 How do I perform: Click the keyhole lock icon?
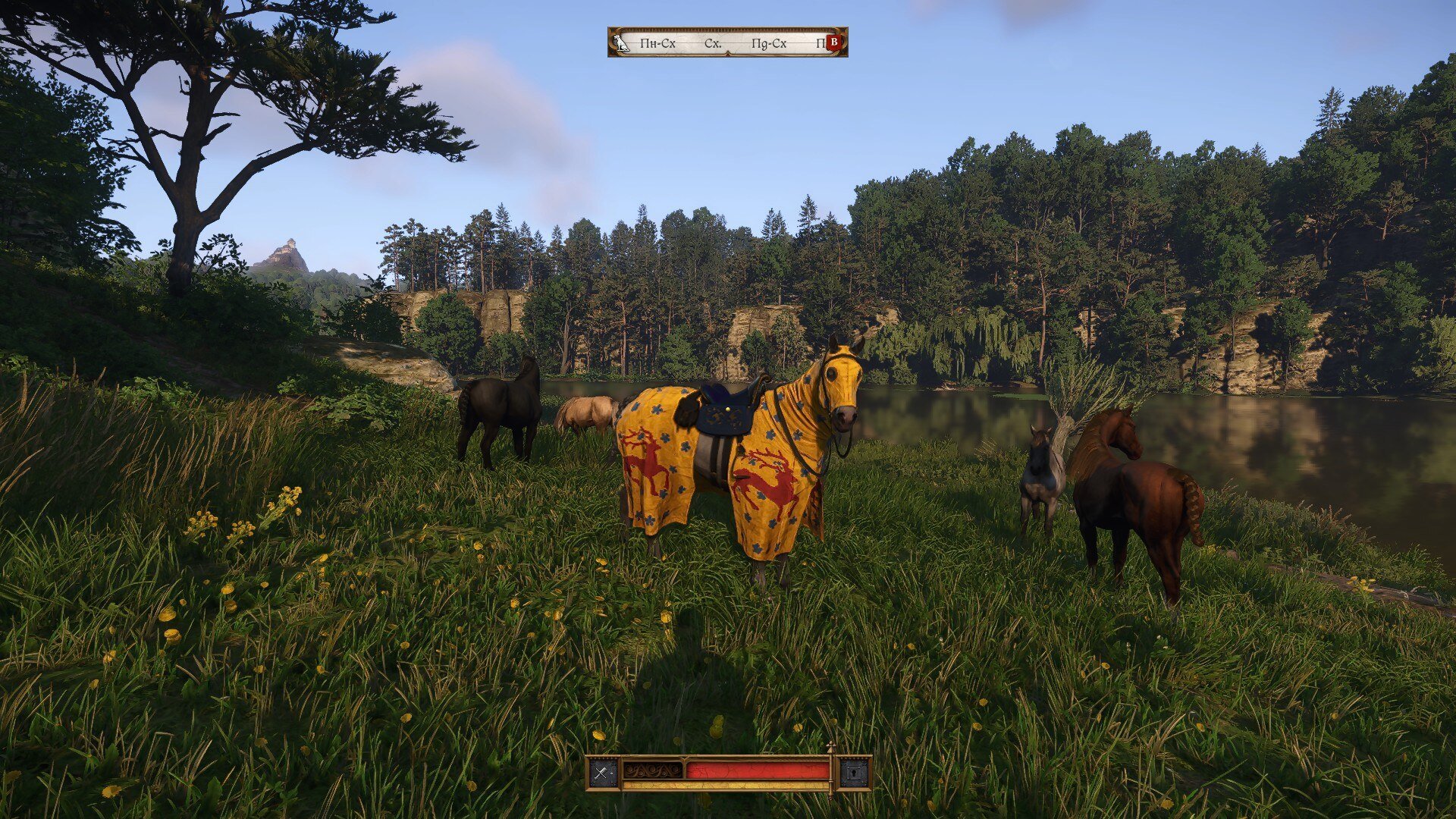point(854,773)
